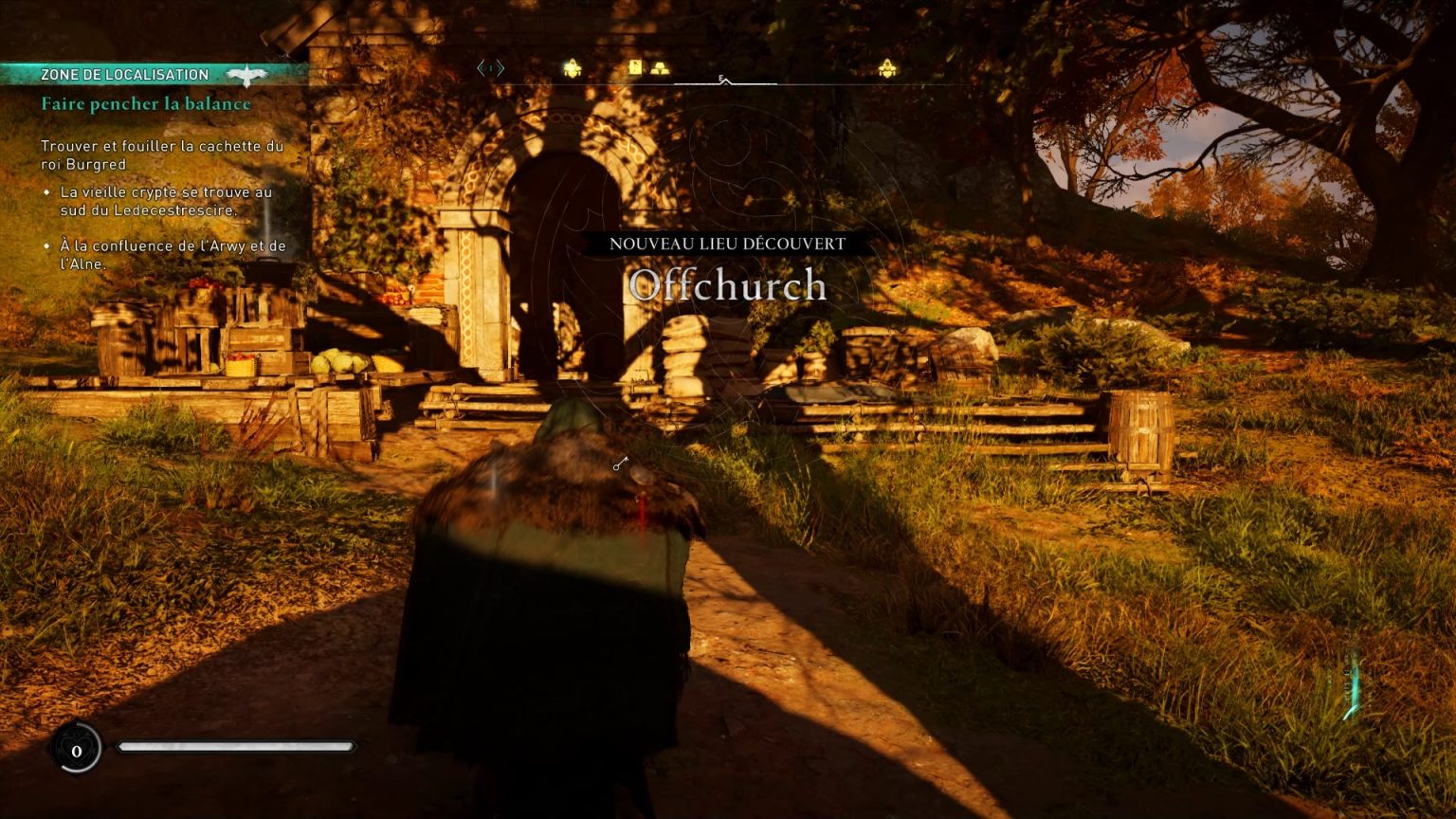Select the raven icon on the quest panel
Screen dimensions: 1456x819
[x=246, y=76]
